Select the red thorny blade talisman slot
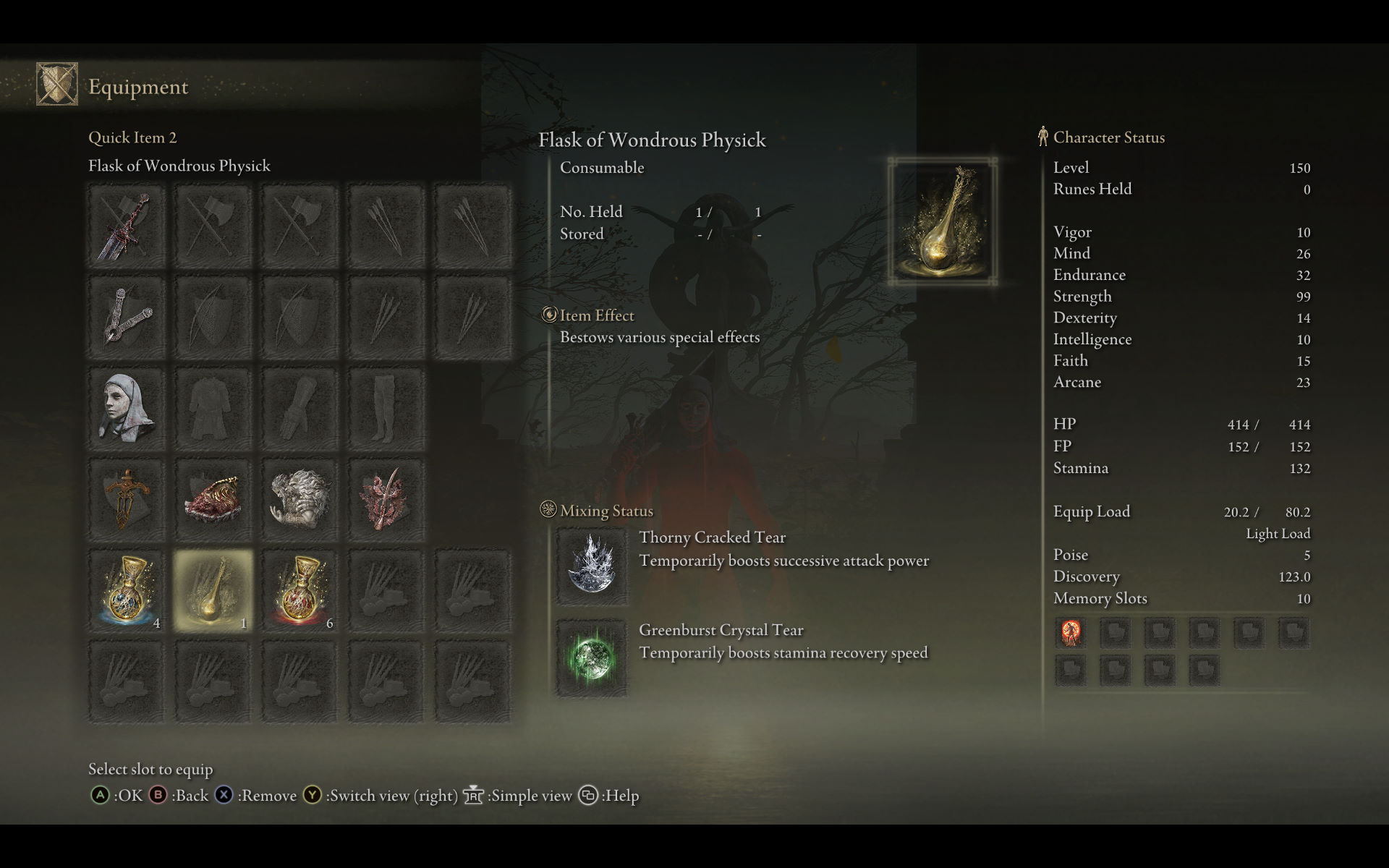Viewport: 1389px width, 868px height. (x=386, y=499)
